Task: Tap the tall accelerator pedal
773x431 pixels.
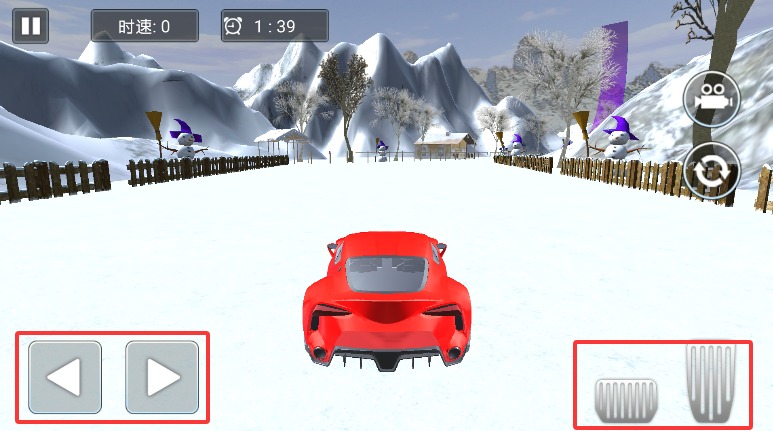Action: (x=709, y=381)
